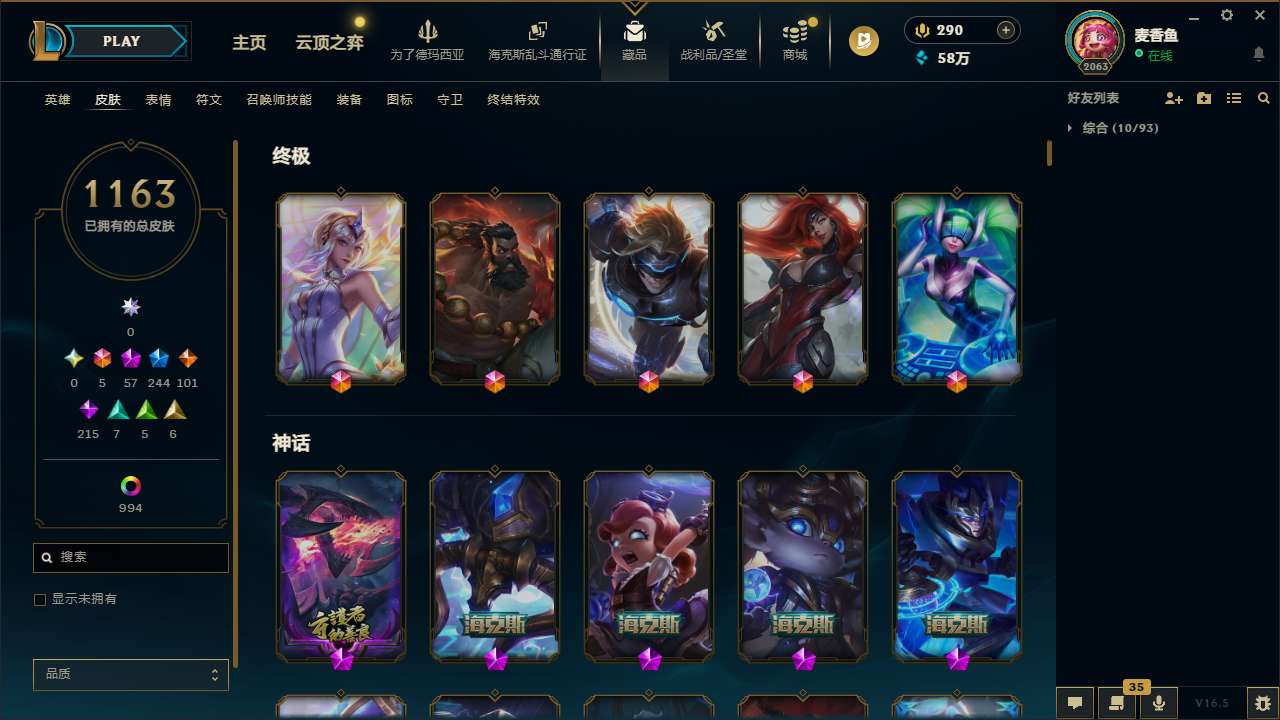Click the plus button to purchase RP
The height and width of the screenshot is (720, 1280).
point(1004,29)
